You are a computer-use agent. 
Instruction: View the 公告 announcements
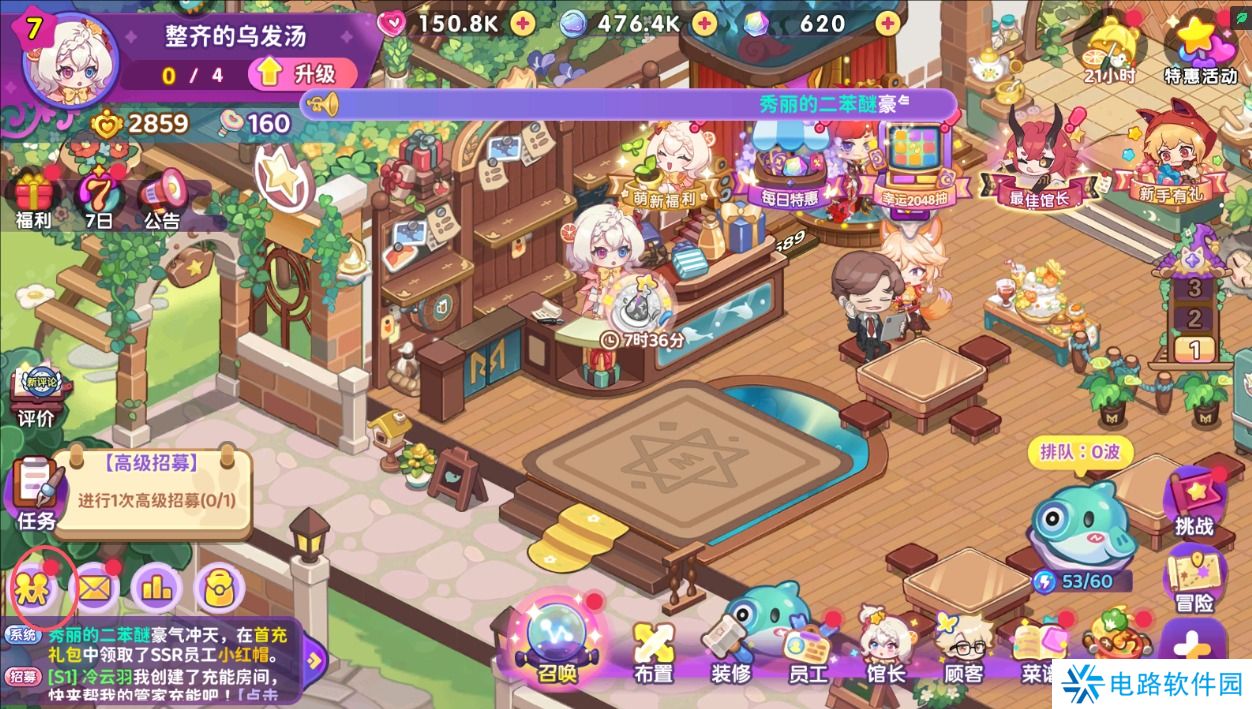pyautogui.click(x=161, y=197)
